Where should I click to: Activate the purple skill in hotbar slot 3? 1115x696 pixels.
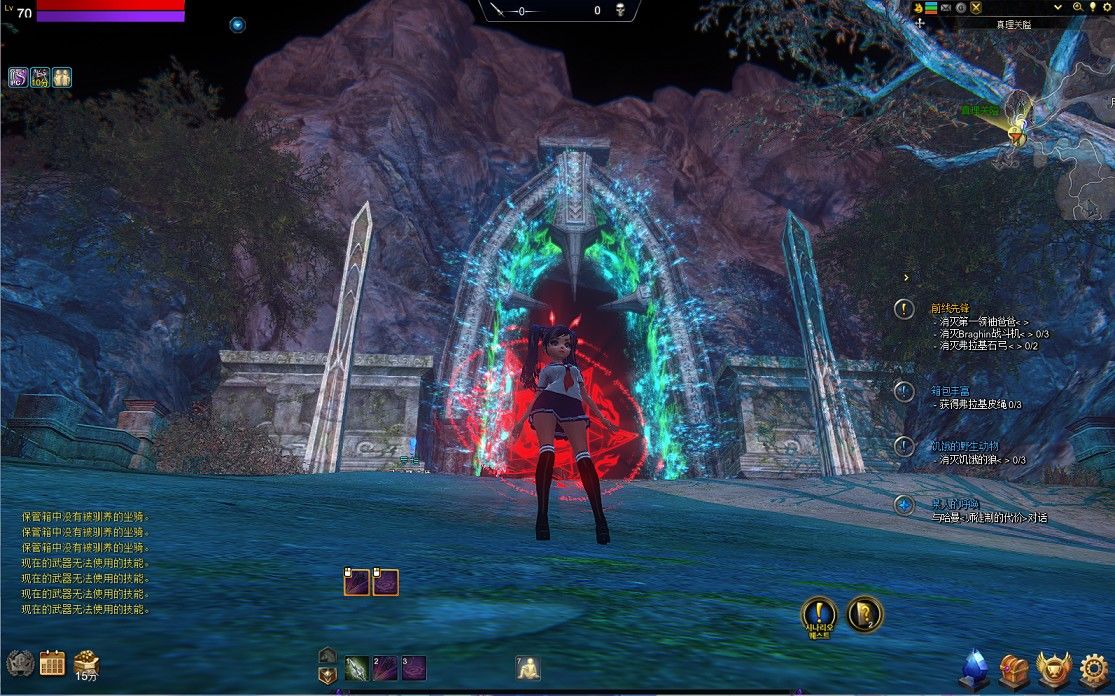click(414, 668)
